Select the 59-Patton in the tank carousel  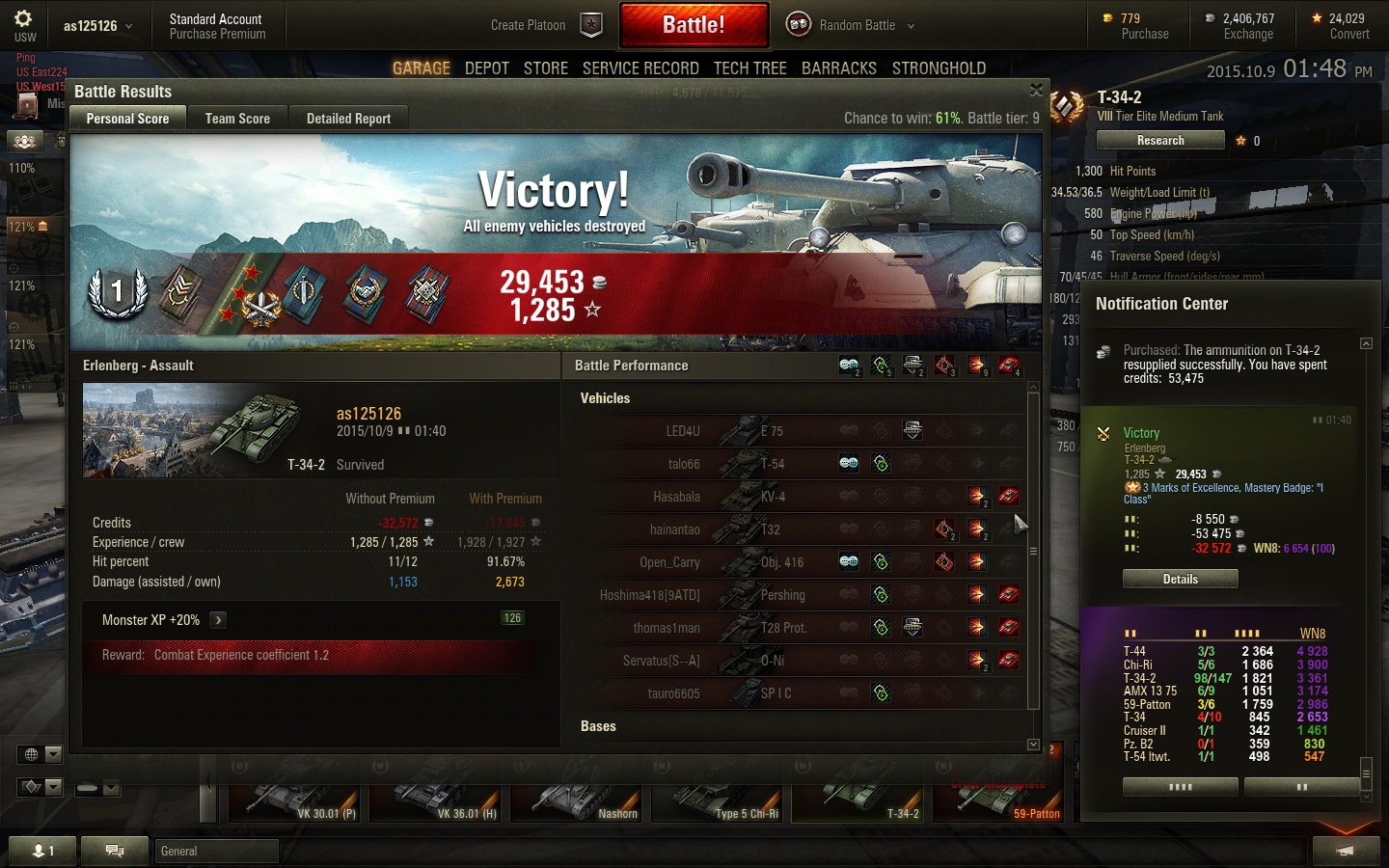point(1000,802)
